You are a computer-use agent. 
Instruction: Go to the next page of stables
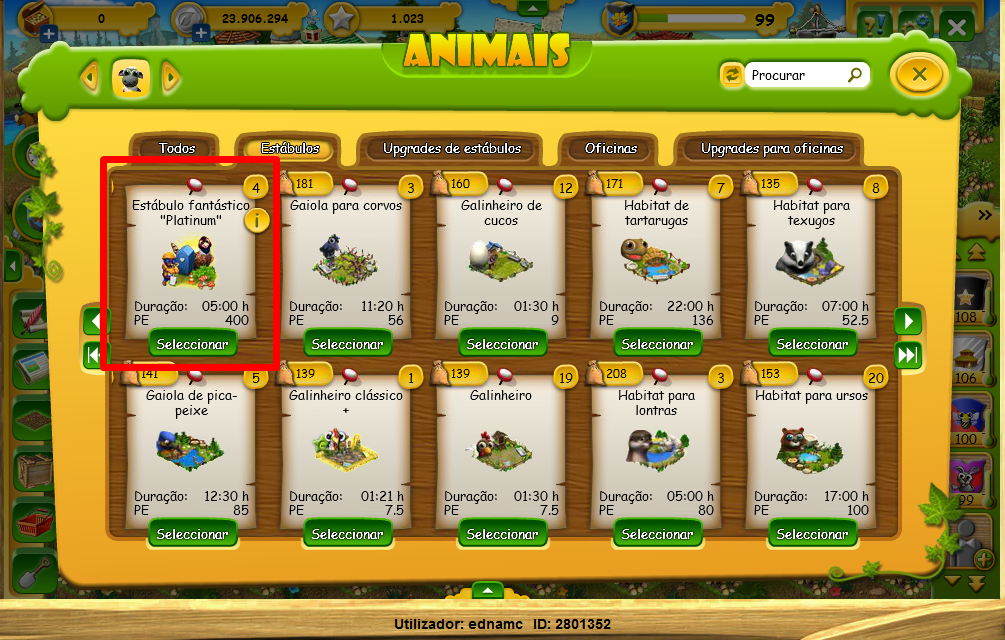click(907, 321)
